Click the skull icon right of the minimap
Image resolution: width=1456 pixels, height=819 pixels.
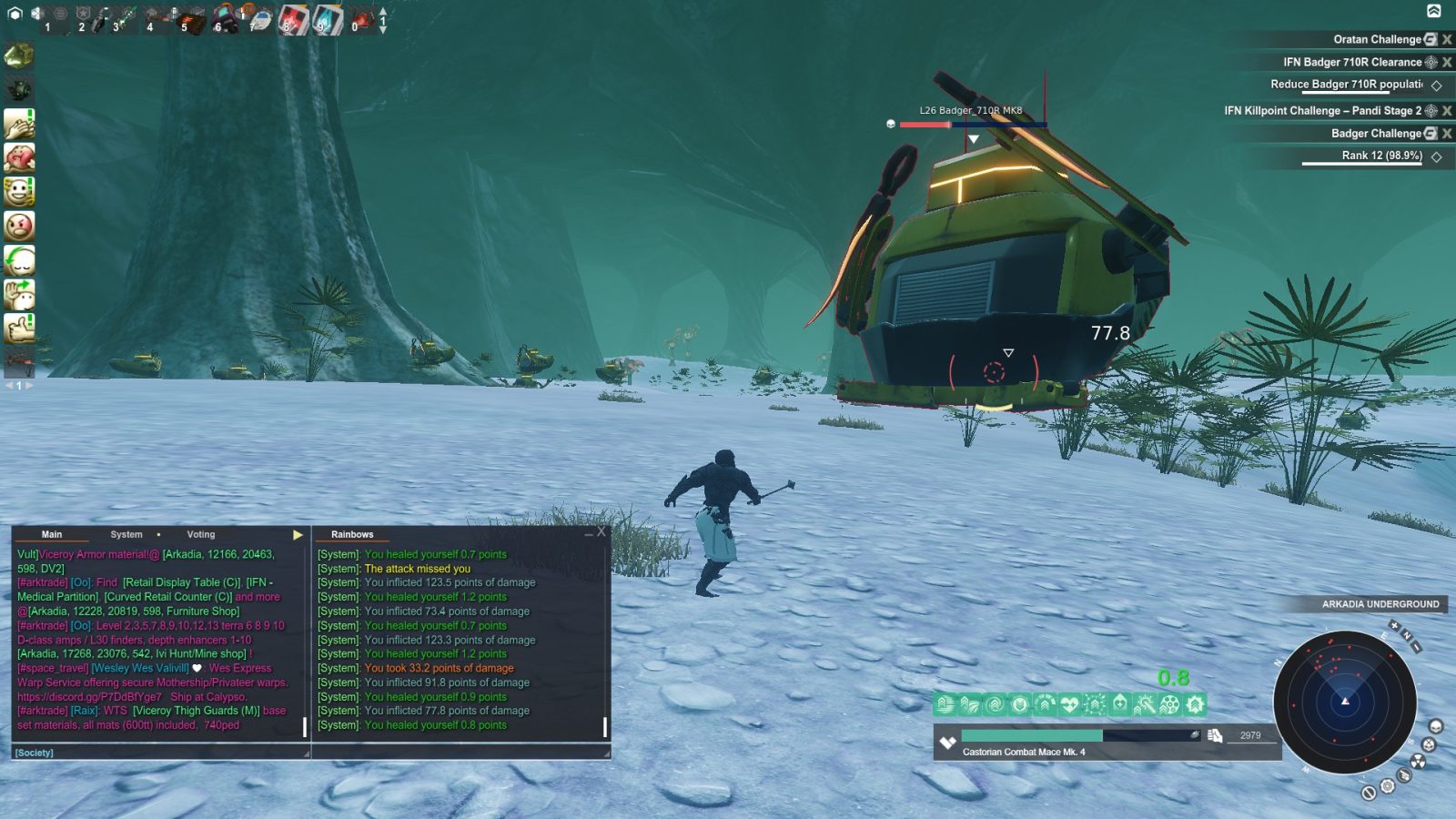[1437, 725]
